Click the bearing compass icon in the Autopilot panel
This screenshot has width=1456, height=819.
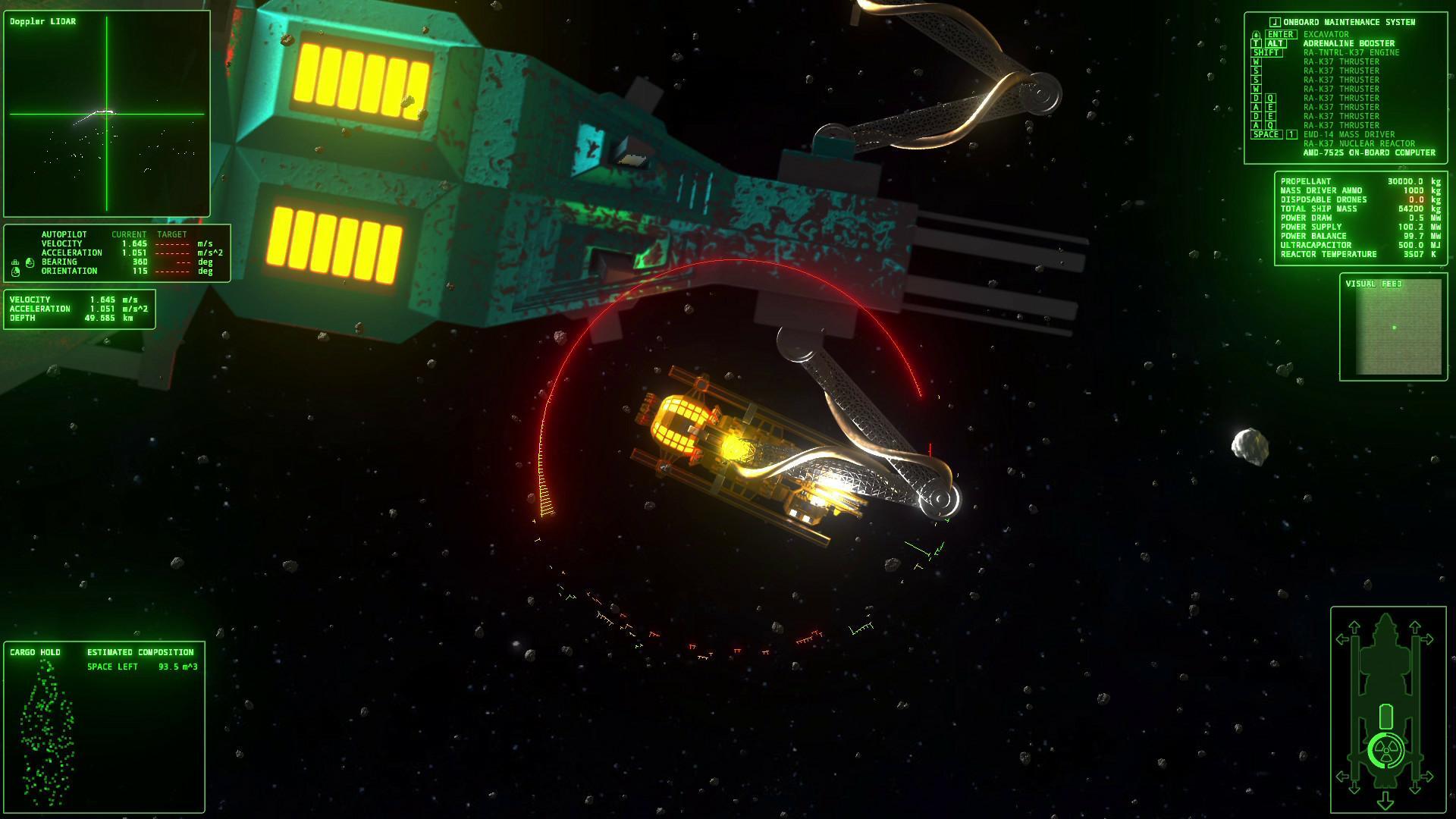pos(30,262)
